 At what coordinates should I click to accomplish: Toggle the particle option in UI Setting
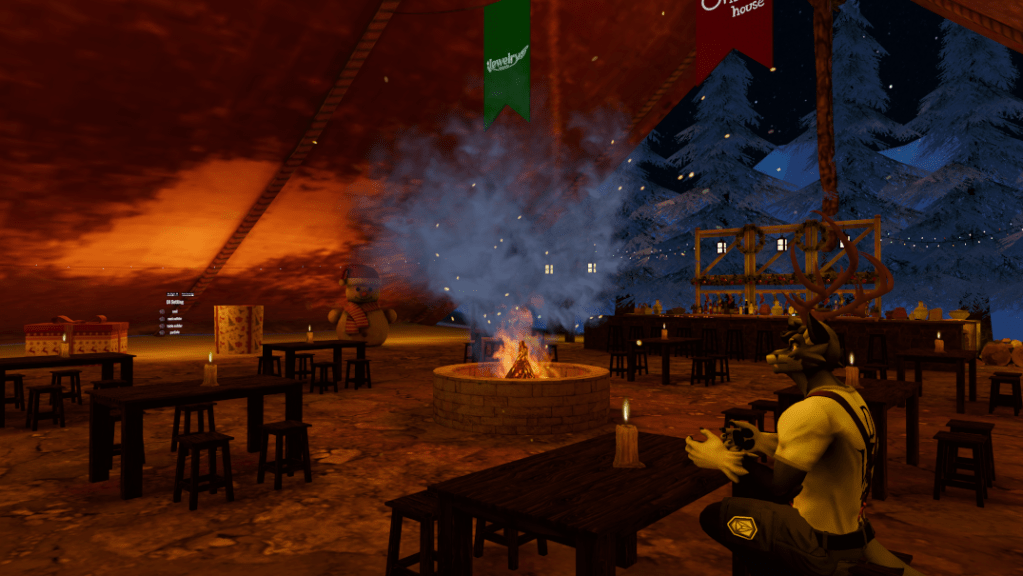(x=162, y=332)
